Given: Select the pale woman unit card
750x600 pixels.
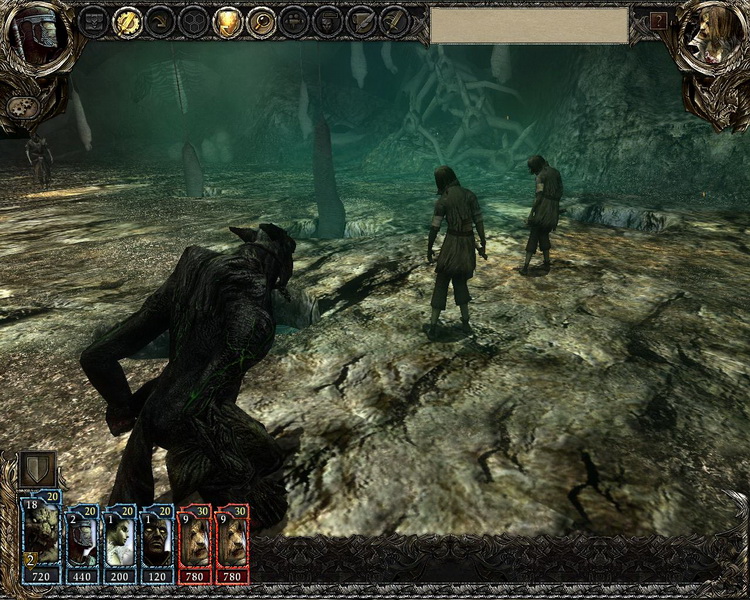Looking at the screenshot, I should pos(120,542).
